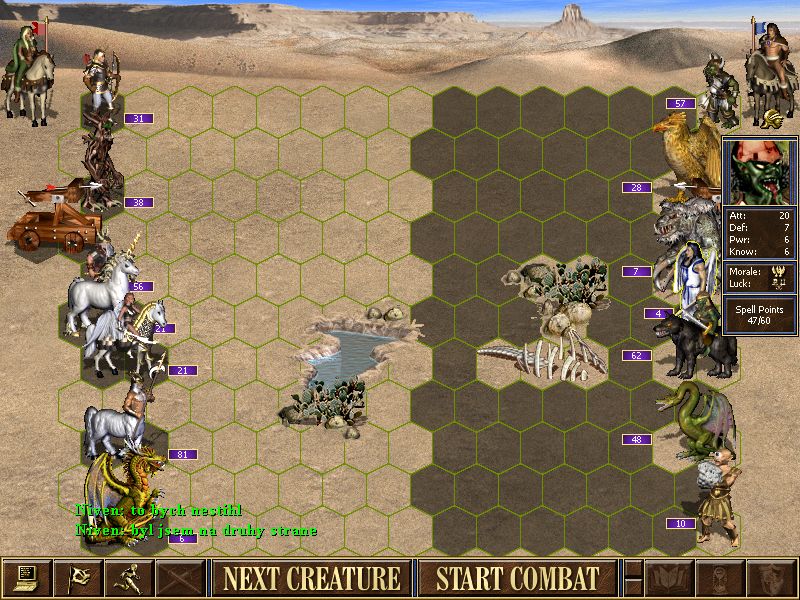Click Next Creature
This screenshot has height=600, width=800.
(311, 578)
